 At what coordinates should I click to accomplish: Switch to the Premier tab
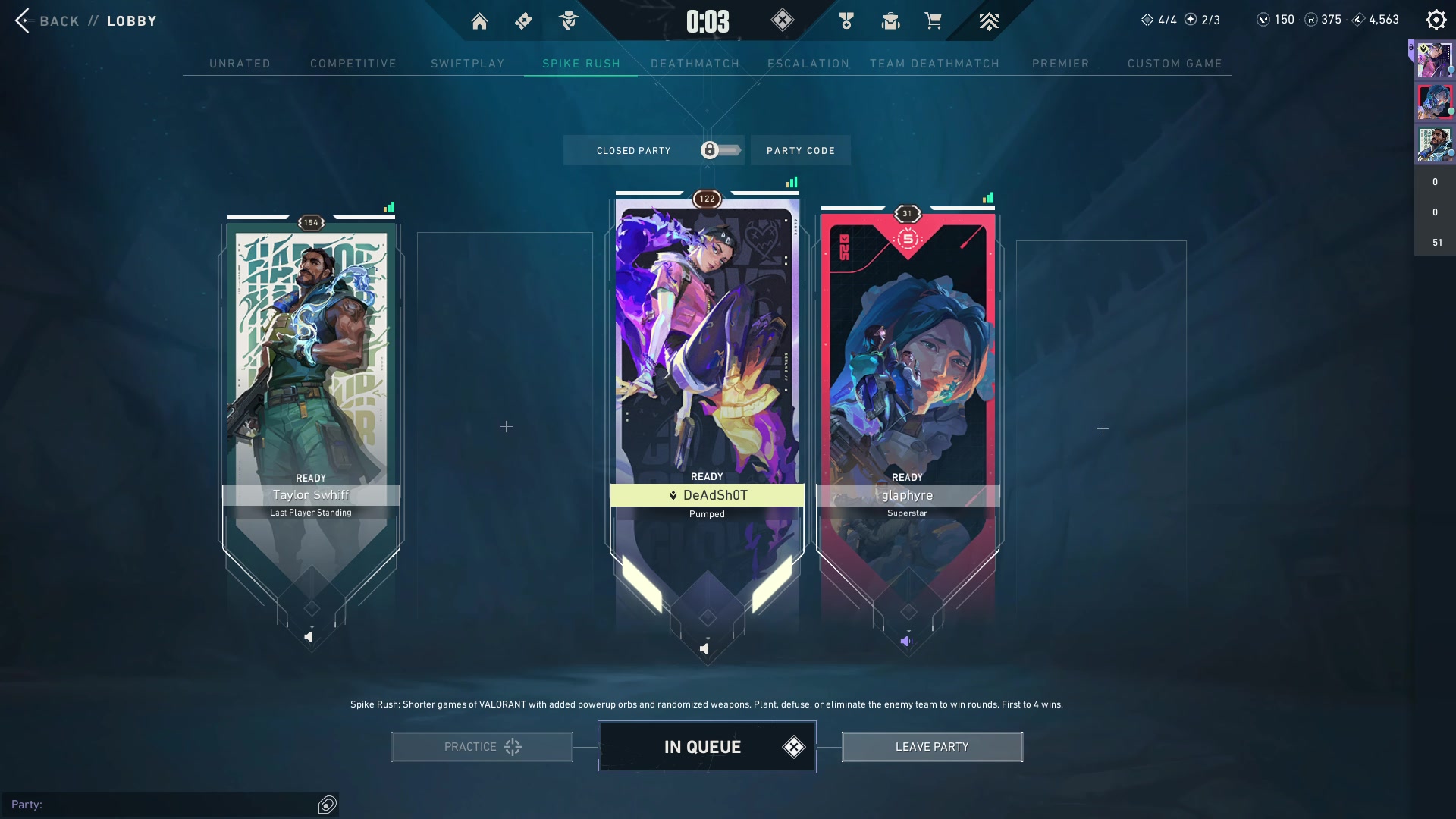point(1060,64)
